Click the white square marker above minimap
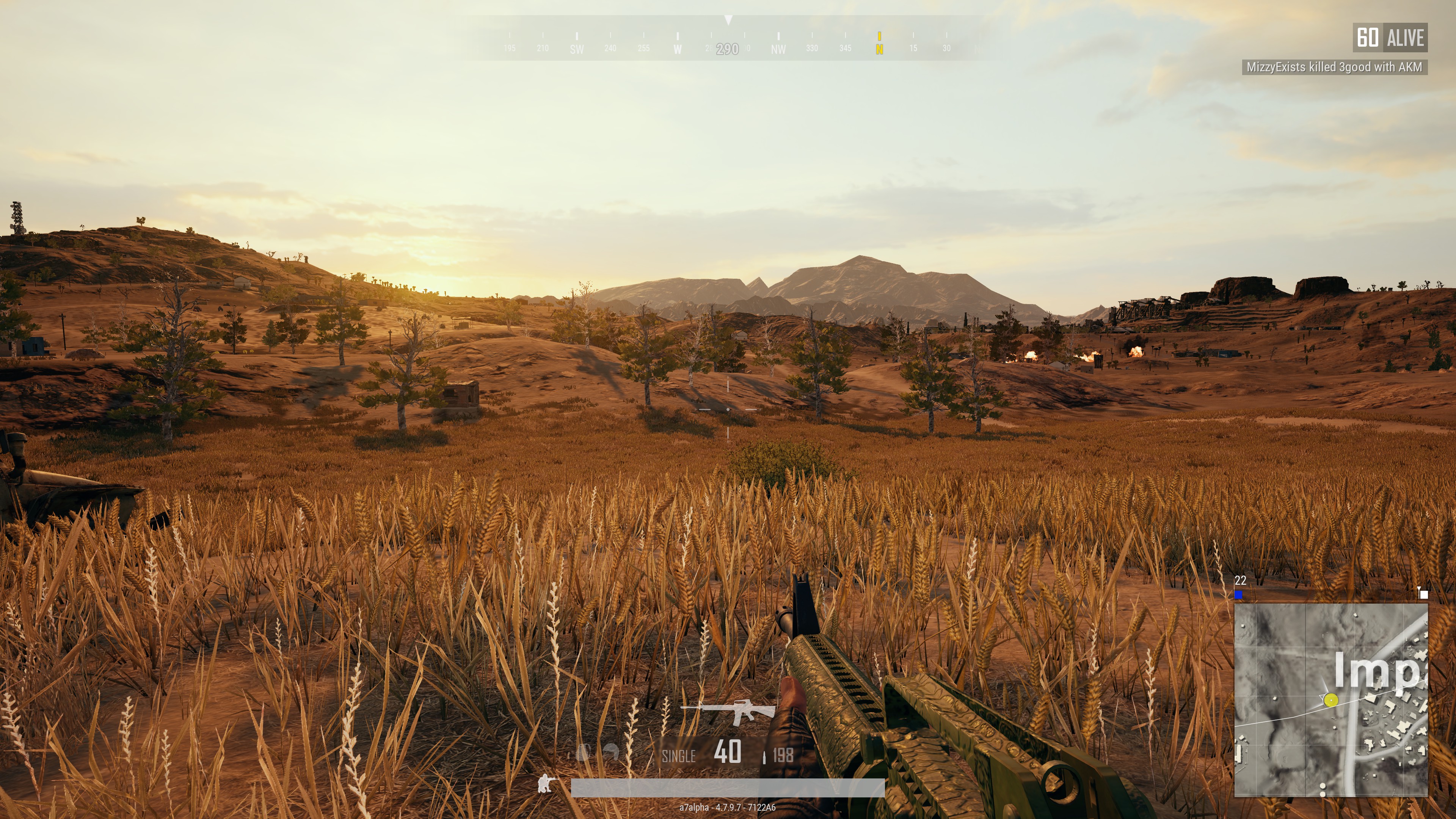1456x819 pixels. coord(1424,594)
